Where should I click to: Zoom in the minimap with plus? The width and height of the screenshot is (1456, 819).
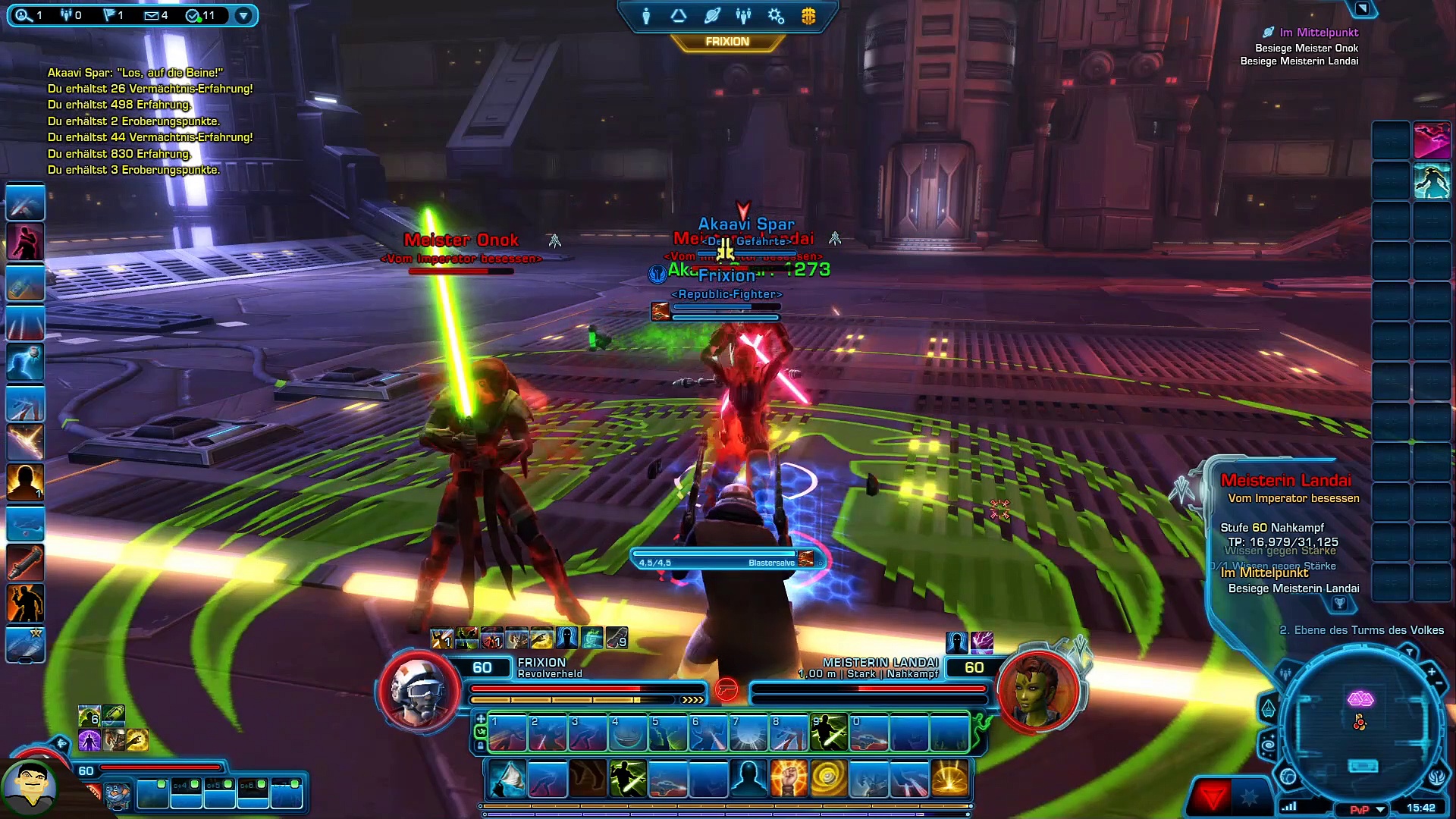click(x=1432, y=672)
